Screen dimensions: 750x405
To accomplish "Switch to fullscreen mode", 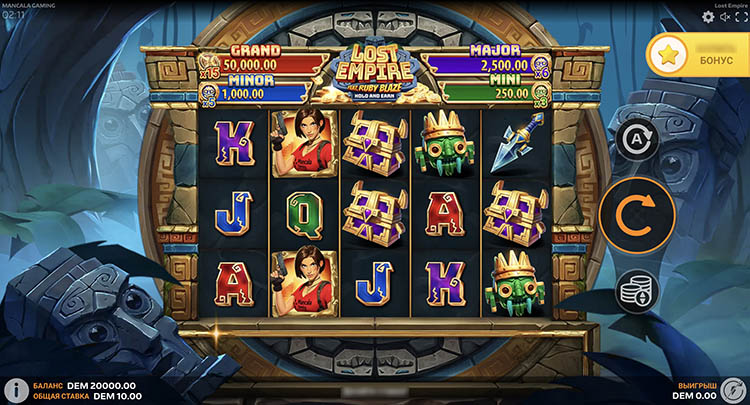I will point(740,16).
